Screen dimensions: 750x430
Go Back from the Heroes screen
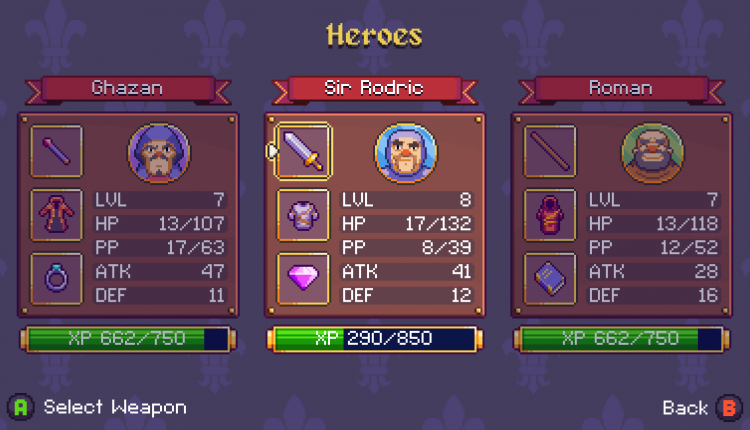pos(700,407)
